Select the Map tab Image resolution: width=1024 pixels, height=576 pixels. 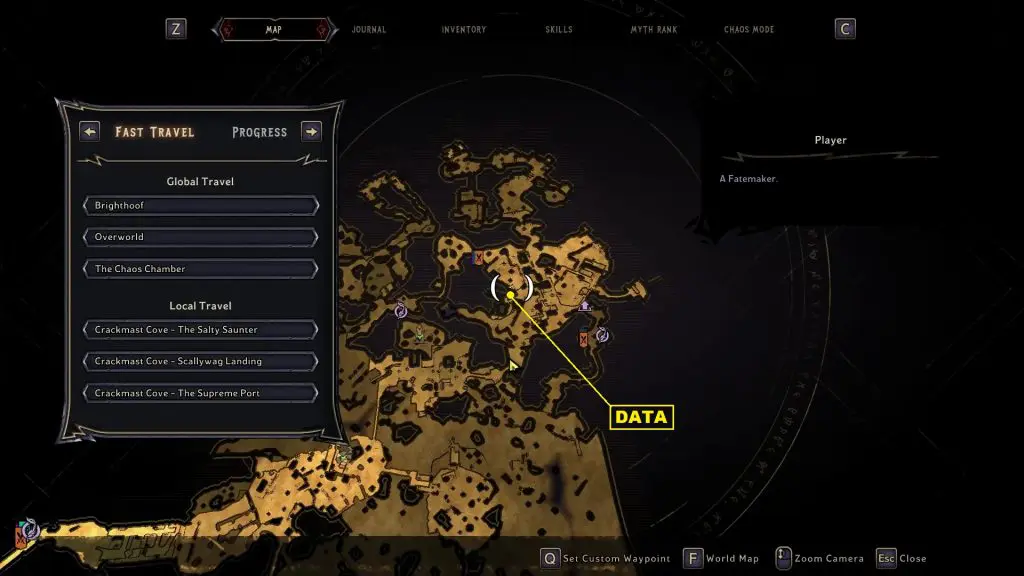coord(273,30)
